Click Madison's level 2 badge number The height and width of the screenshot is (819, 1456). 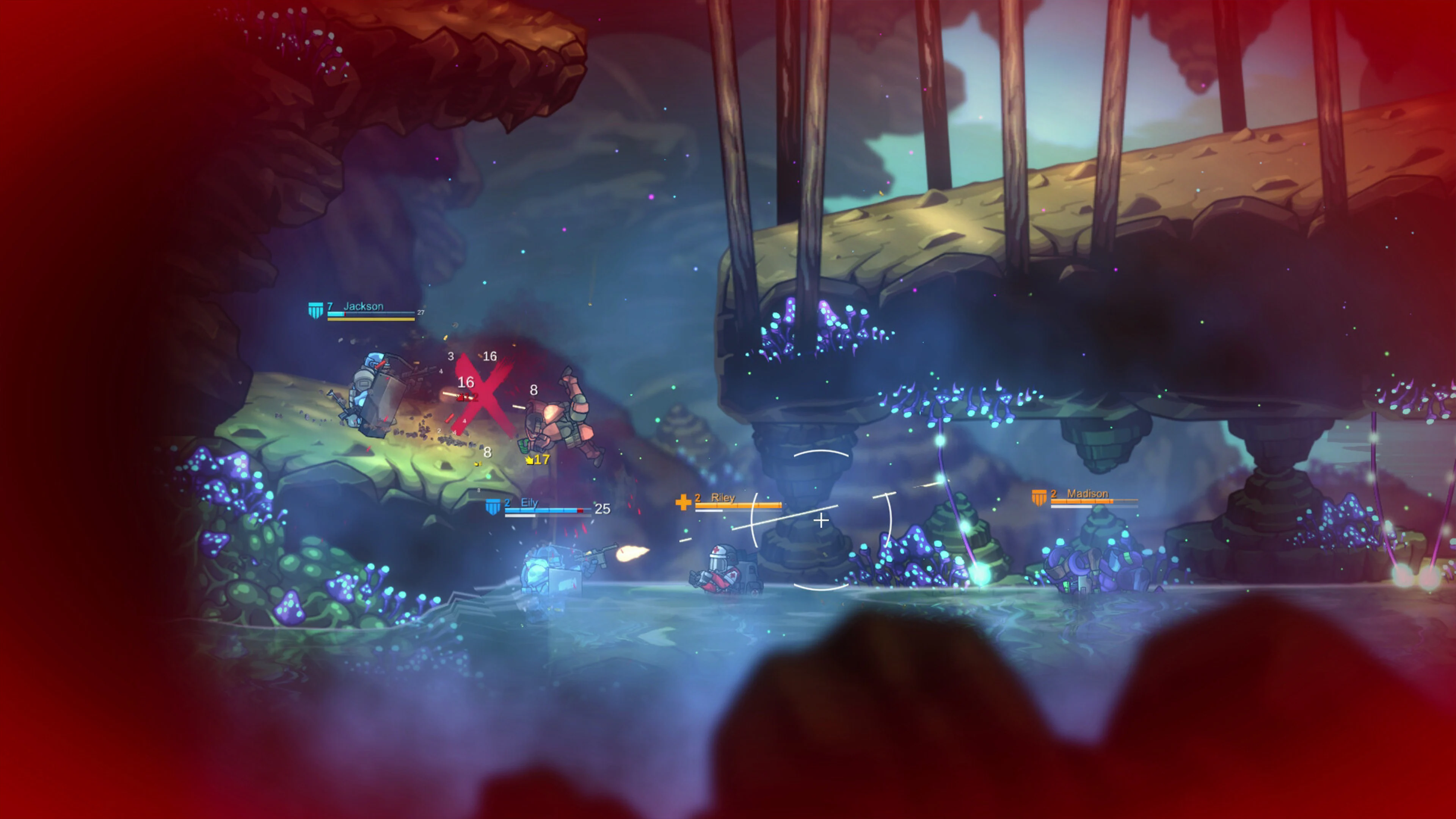(1054, 494)
